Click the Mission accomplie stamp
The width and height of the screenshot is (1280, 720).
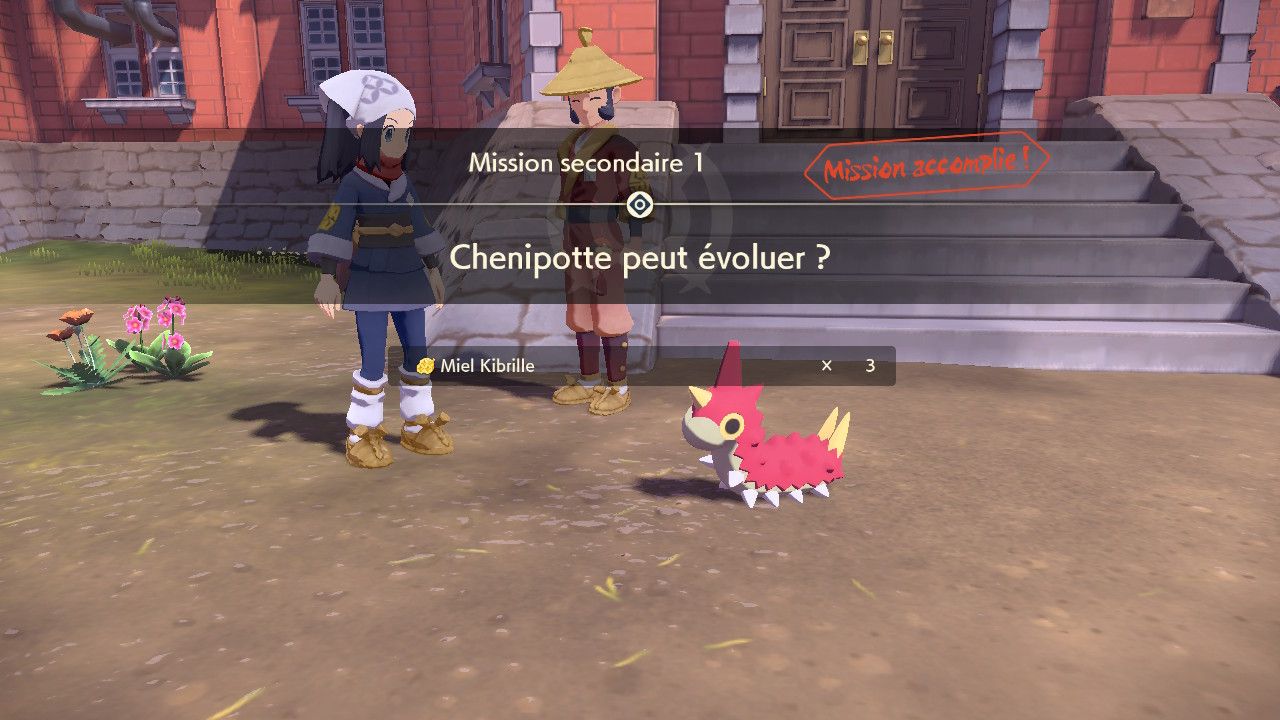point(926,165)
